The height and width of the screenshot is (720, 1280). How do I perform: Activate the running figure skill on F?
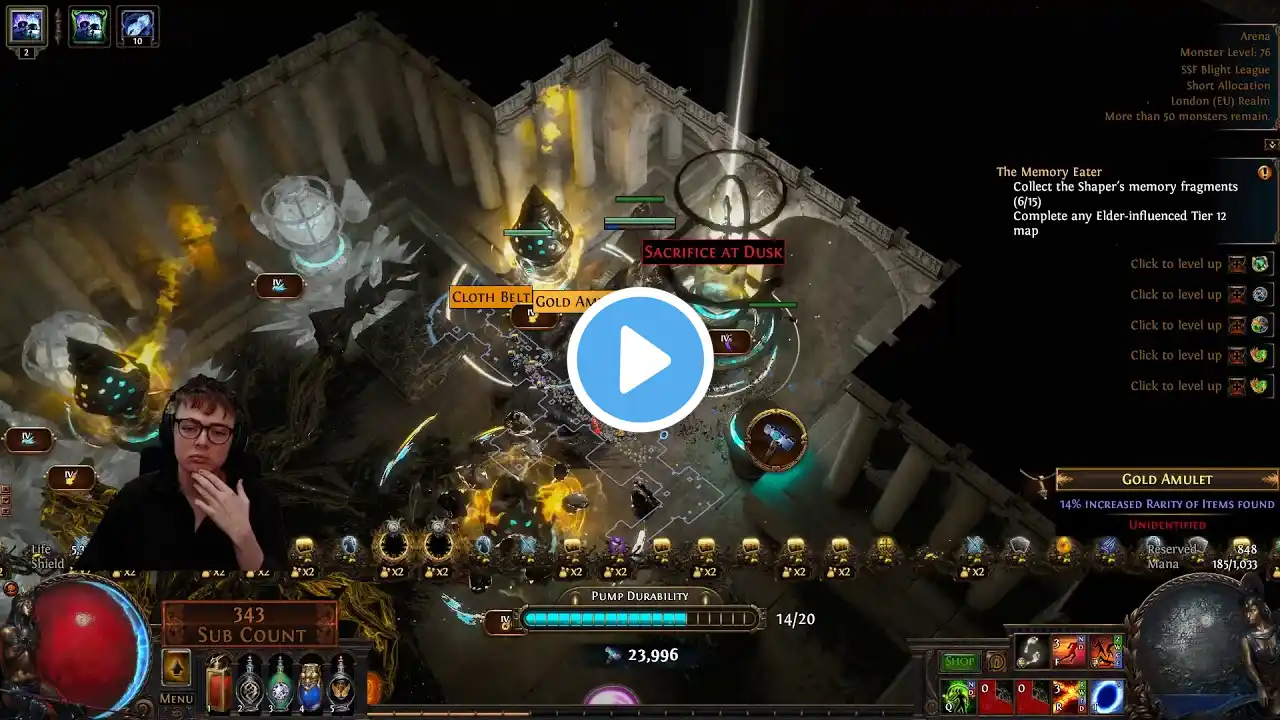(x=1069, y=652)
